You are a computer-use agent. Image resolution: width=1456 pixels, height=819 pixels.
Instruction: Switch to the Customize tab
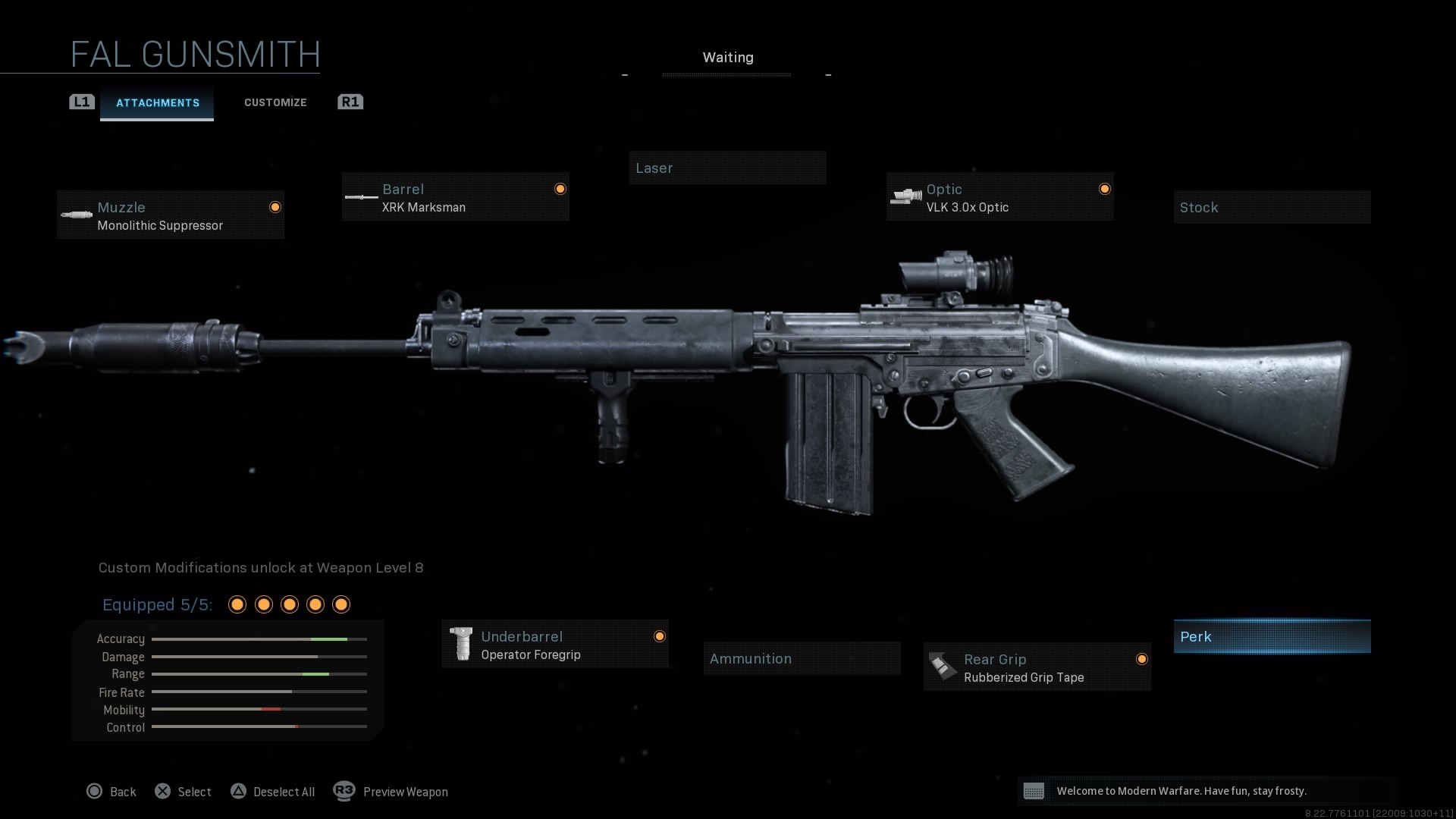click(275, 102)
